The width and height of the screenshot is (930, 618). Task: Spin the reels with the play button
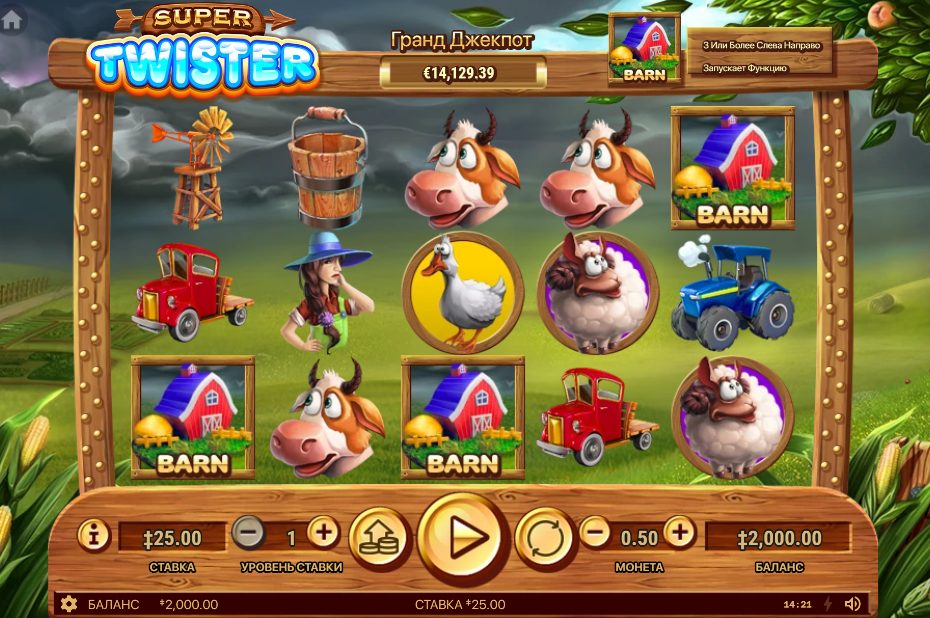tap(463, 538)
